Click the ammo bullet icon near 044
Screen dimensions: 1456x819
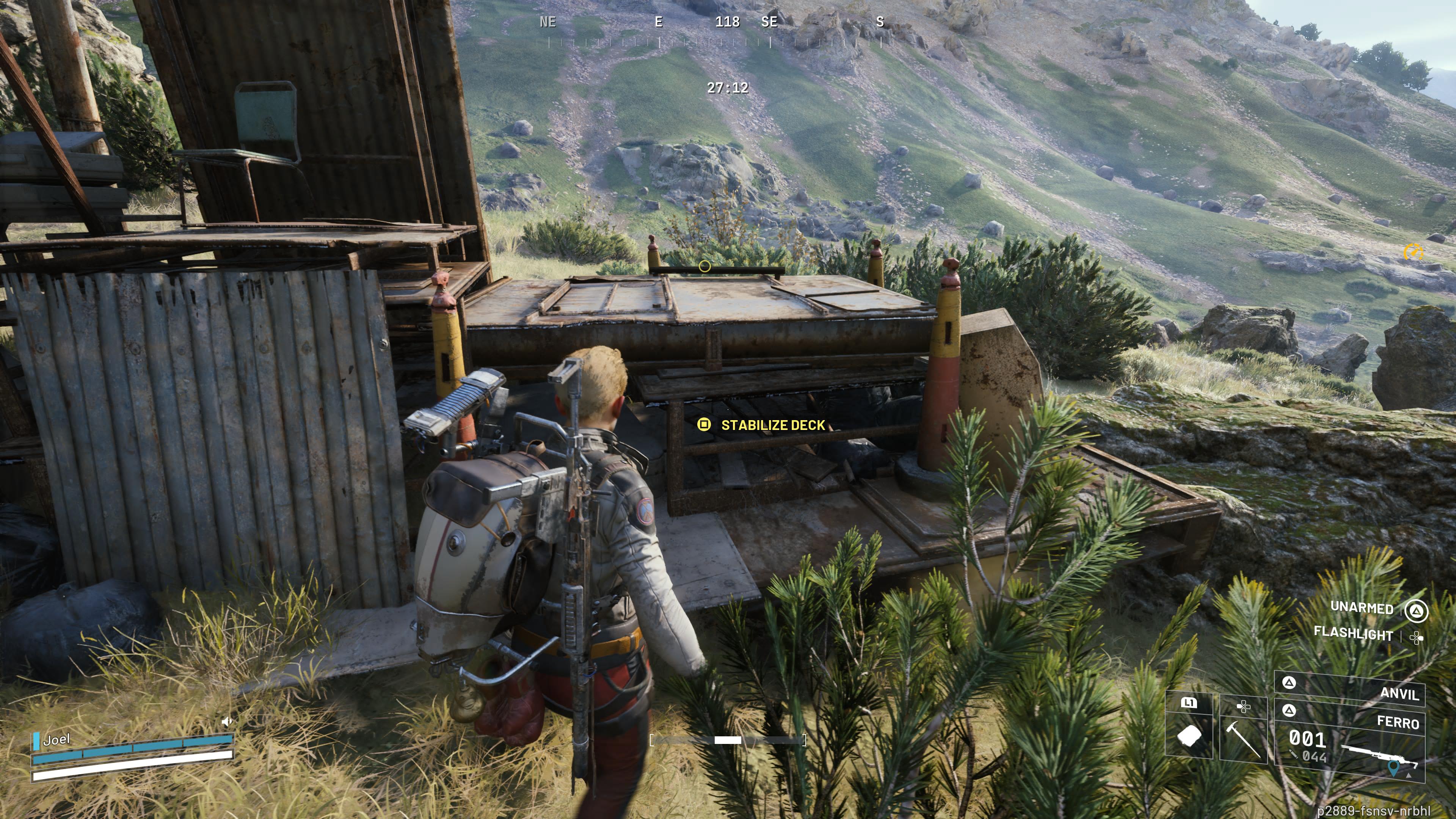(x=1294, y=754)
